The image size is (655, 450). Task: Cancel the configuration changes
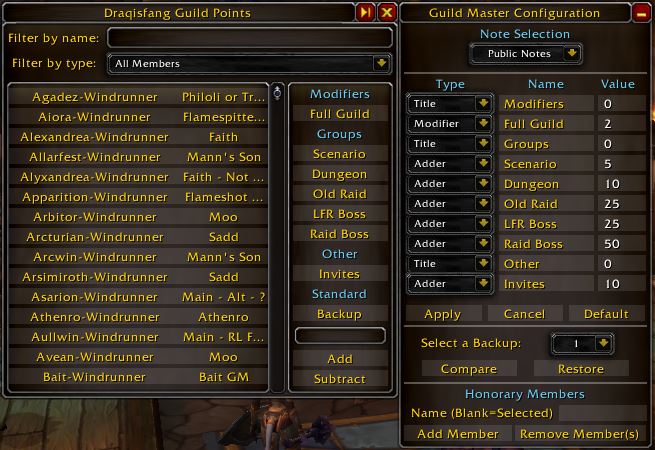[x=524, y=314]
